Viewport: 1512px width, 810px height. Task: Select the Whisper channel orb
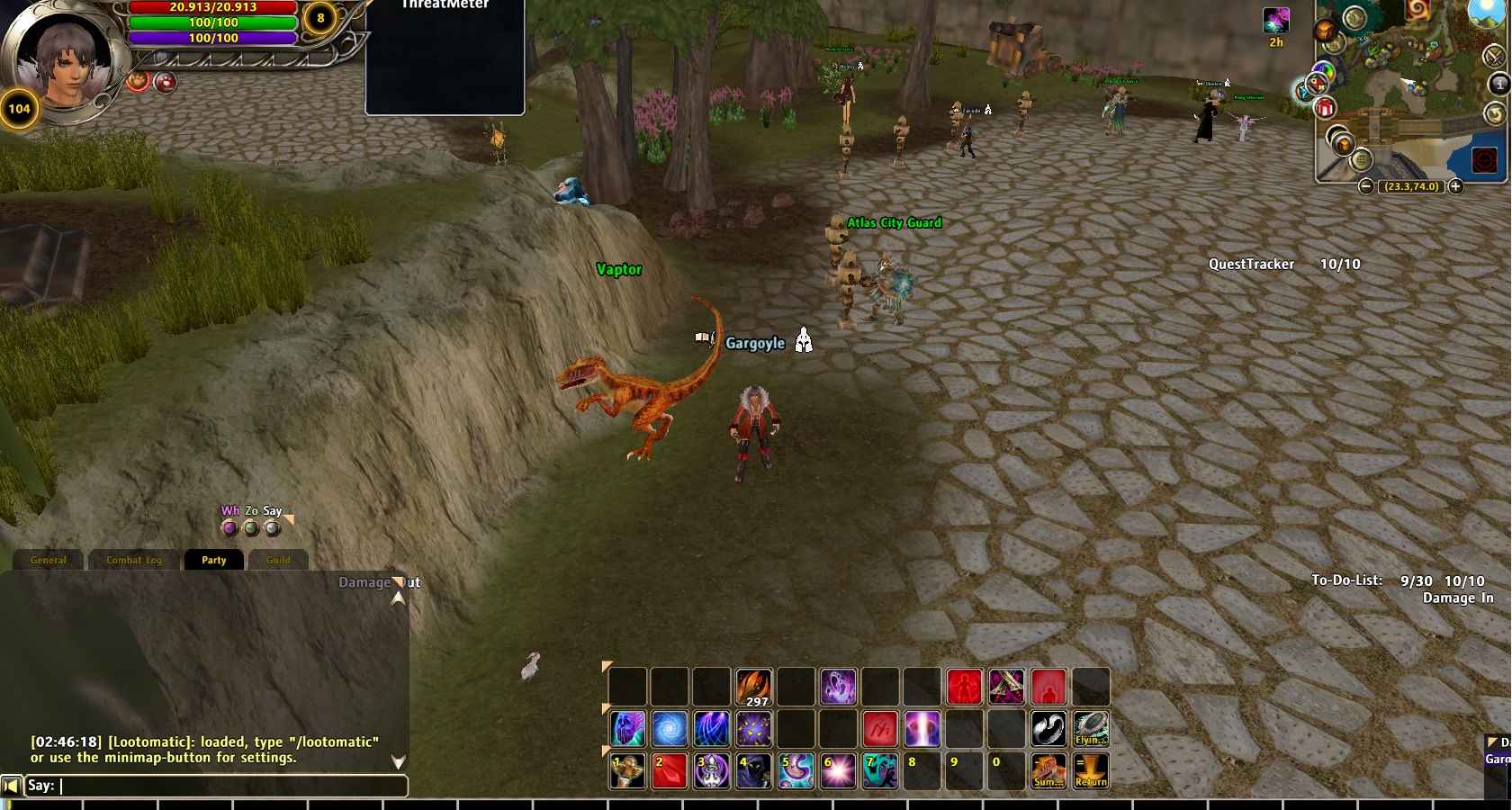[x=229, y=527]
